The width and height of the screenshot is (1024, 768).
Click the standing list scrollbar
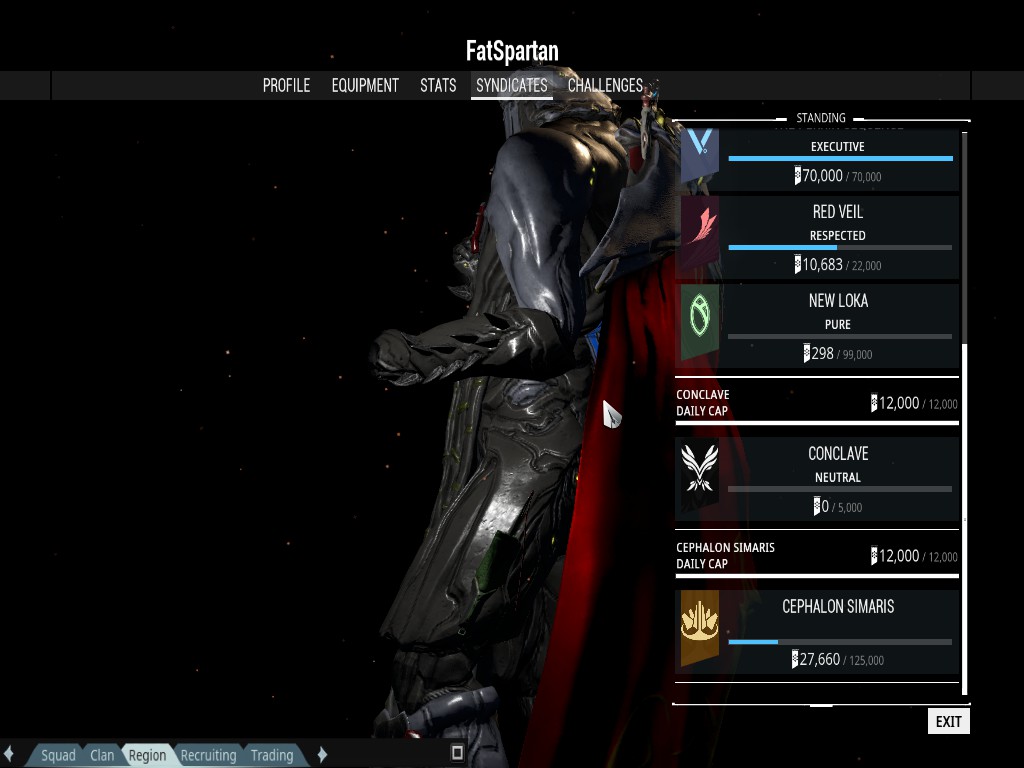964,240
